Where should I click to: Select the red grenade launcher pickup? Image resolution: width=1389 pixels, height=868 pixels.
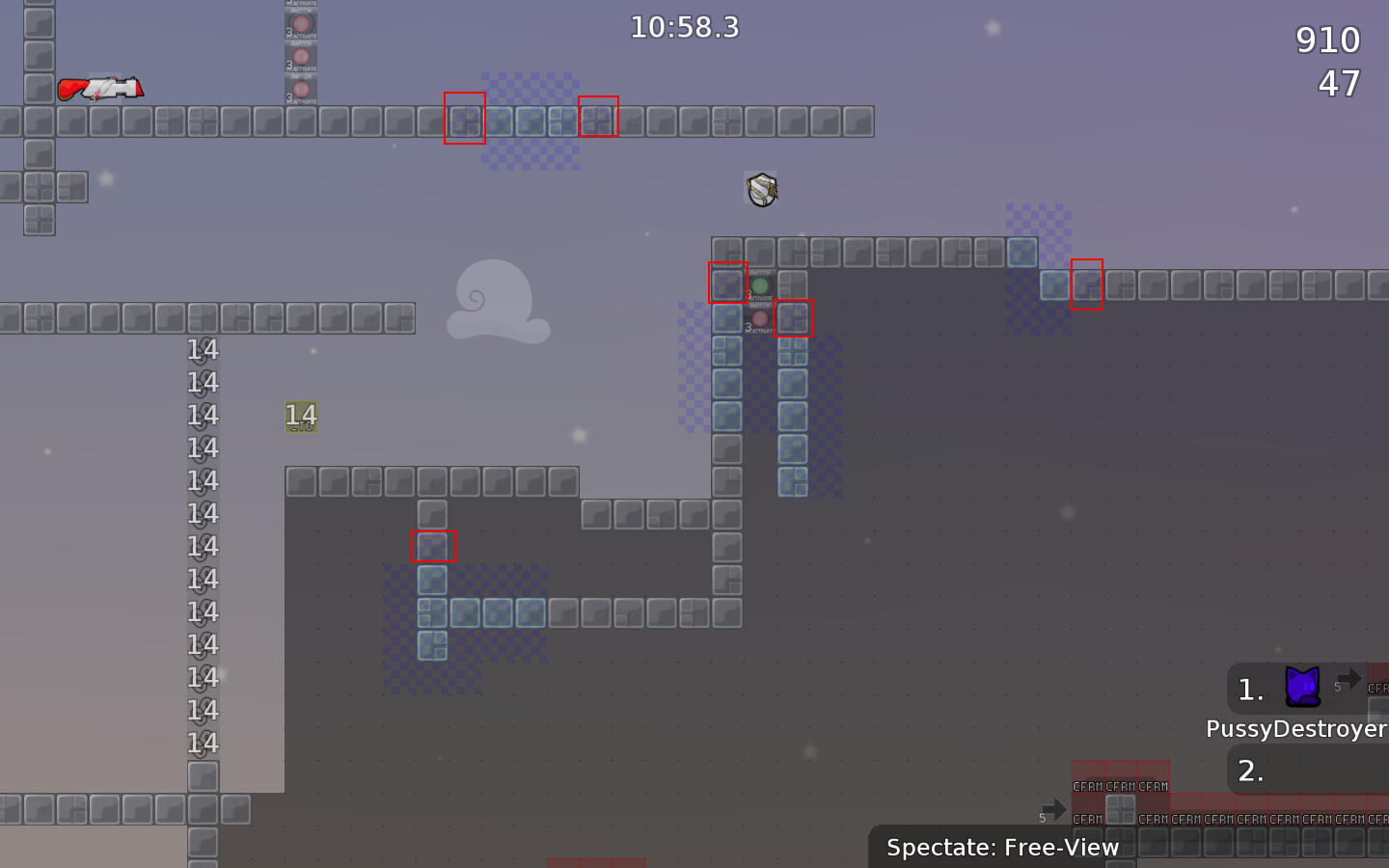tap(101, 89)
